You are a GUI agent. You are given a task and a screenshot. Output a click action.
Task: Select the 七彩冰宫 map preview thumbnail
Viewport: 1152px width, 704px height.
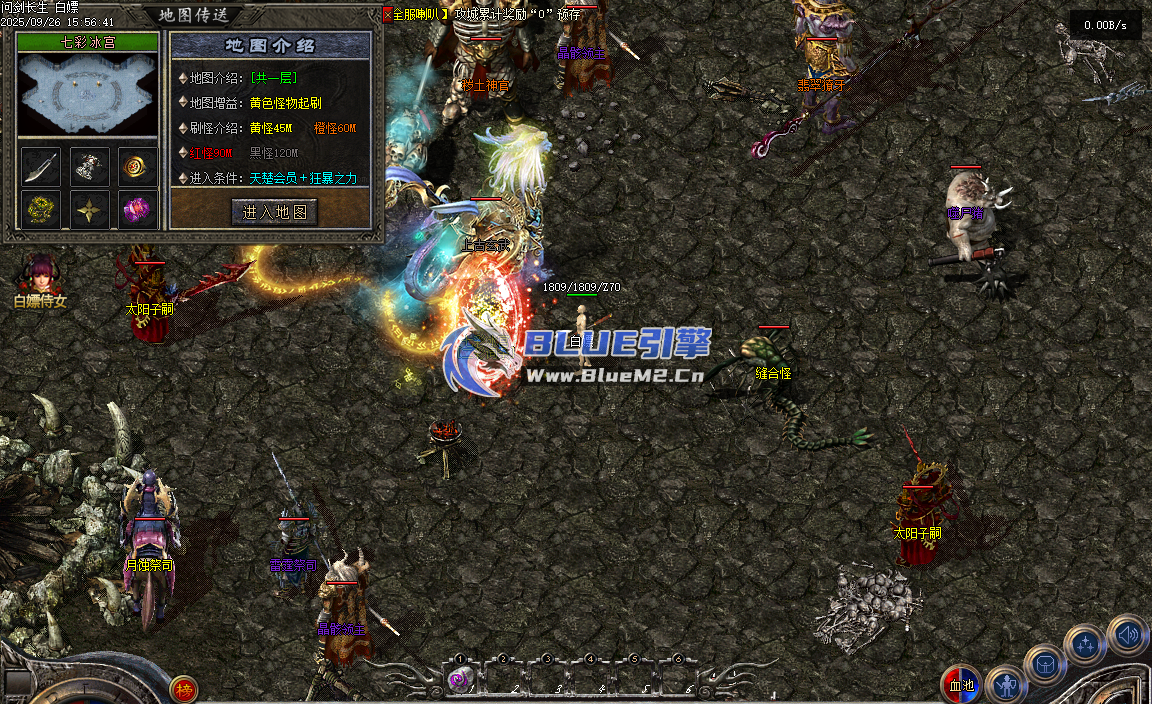88,94
